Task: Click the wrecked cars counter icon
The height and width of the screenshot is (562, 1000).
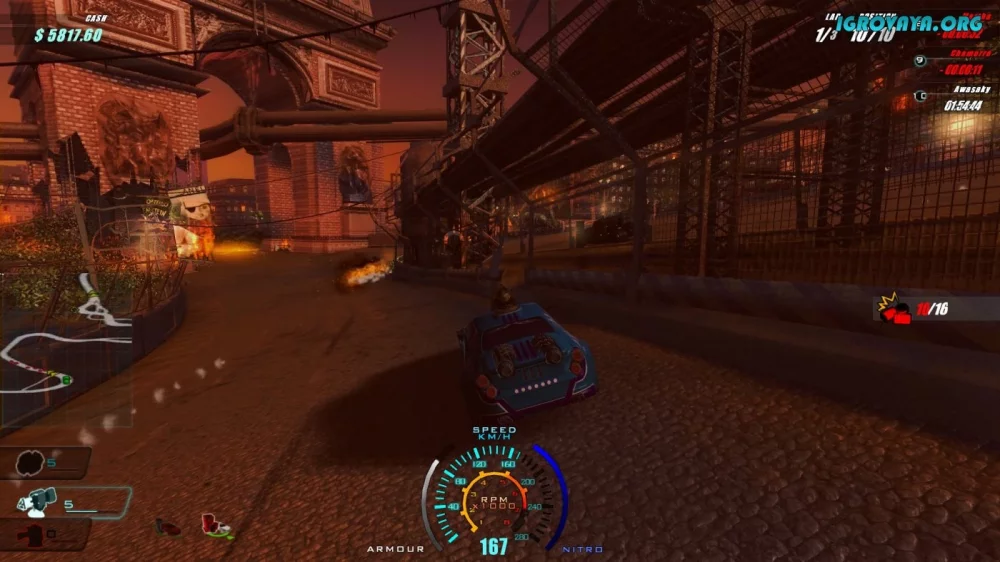Action: click(892, 309)
